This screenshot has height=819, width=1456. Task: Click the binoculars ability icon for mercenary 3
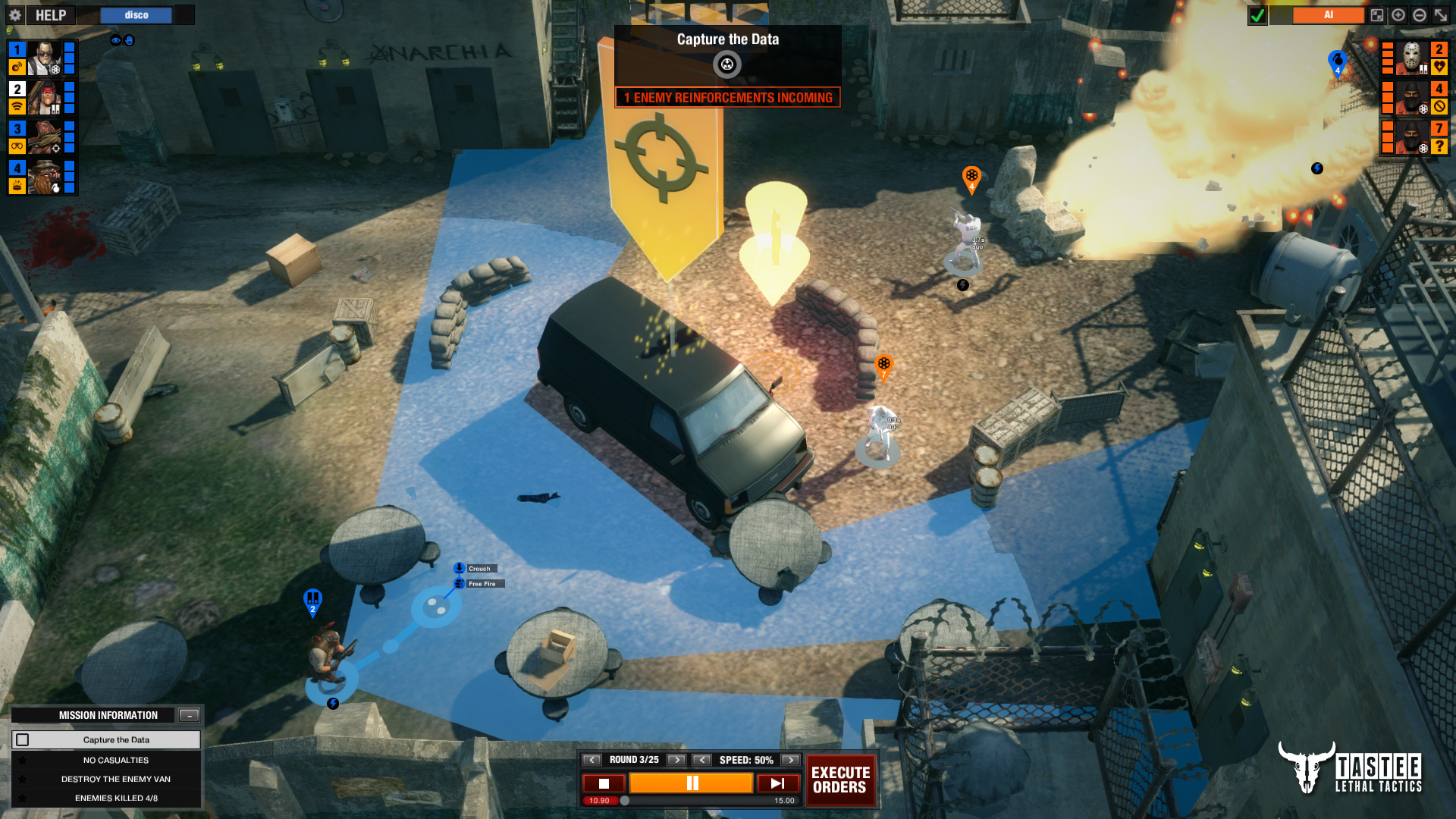tap(17, 145)
